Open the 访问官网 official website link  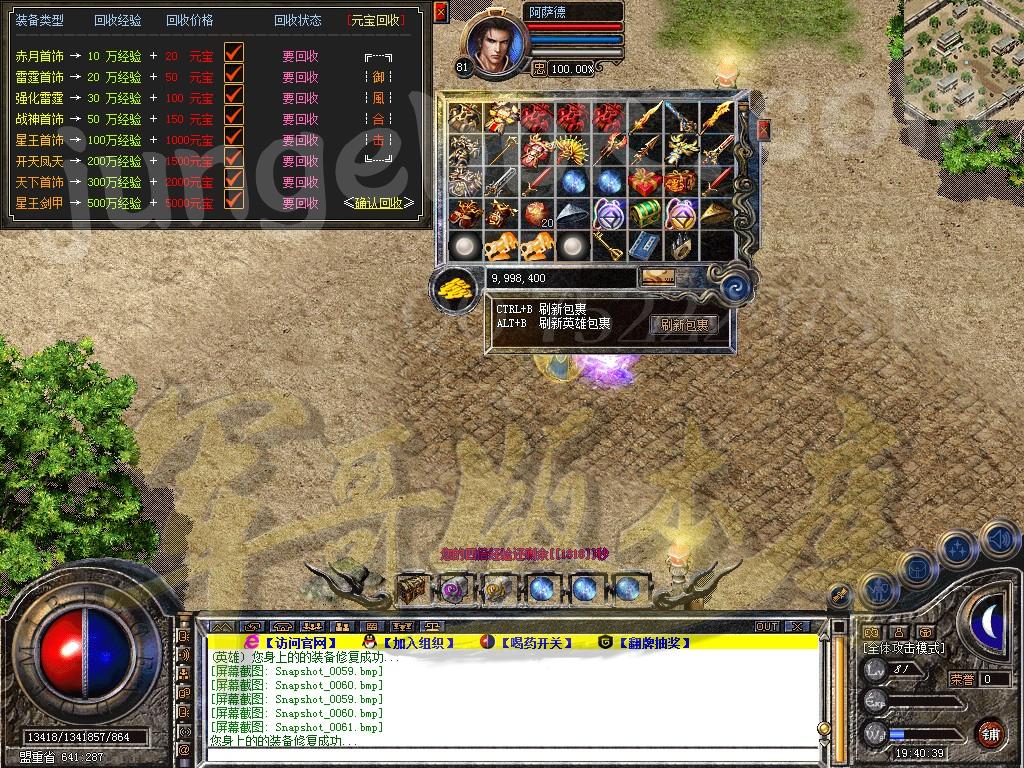point(301,643)
